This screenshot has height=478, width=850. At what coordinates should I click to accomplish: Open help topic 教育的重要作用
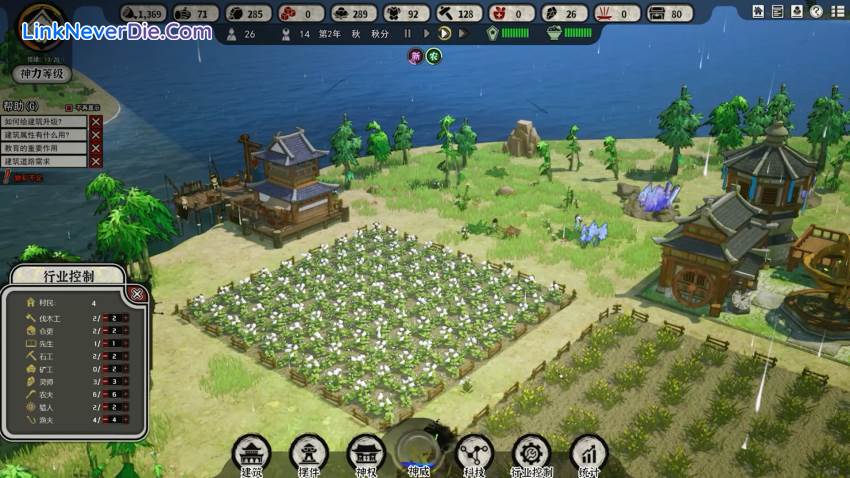tap(43, 148)
